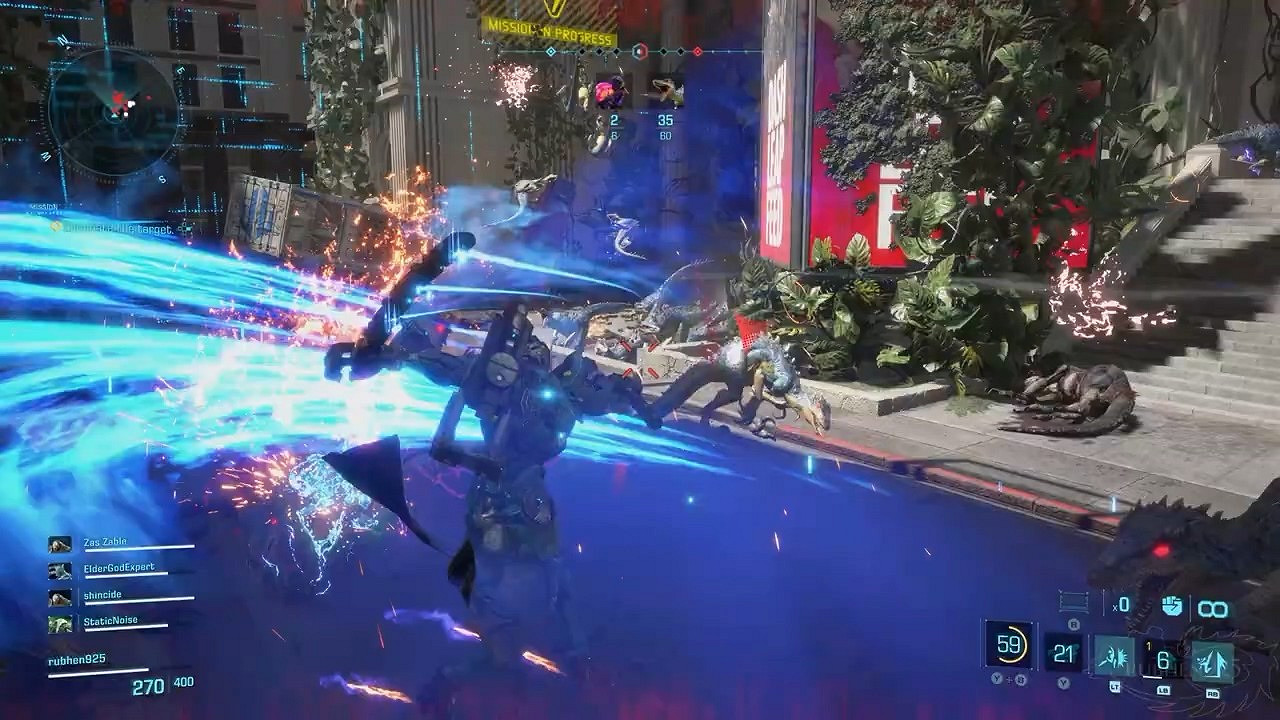The width and height of the screenshot is (1280, 720).
Task: Click the cage item icon above x0 counter
Action: coord(1072,601)
